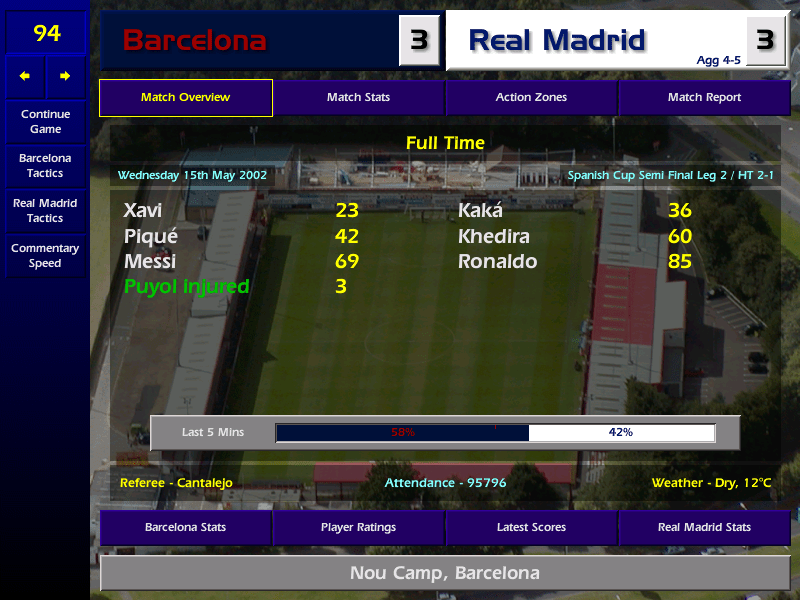Change Commentary Speed
800x600 pixels.
point(45,255)
